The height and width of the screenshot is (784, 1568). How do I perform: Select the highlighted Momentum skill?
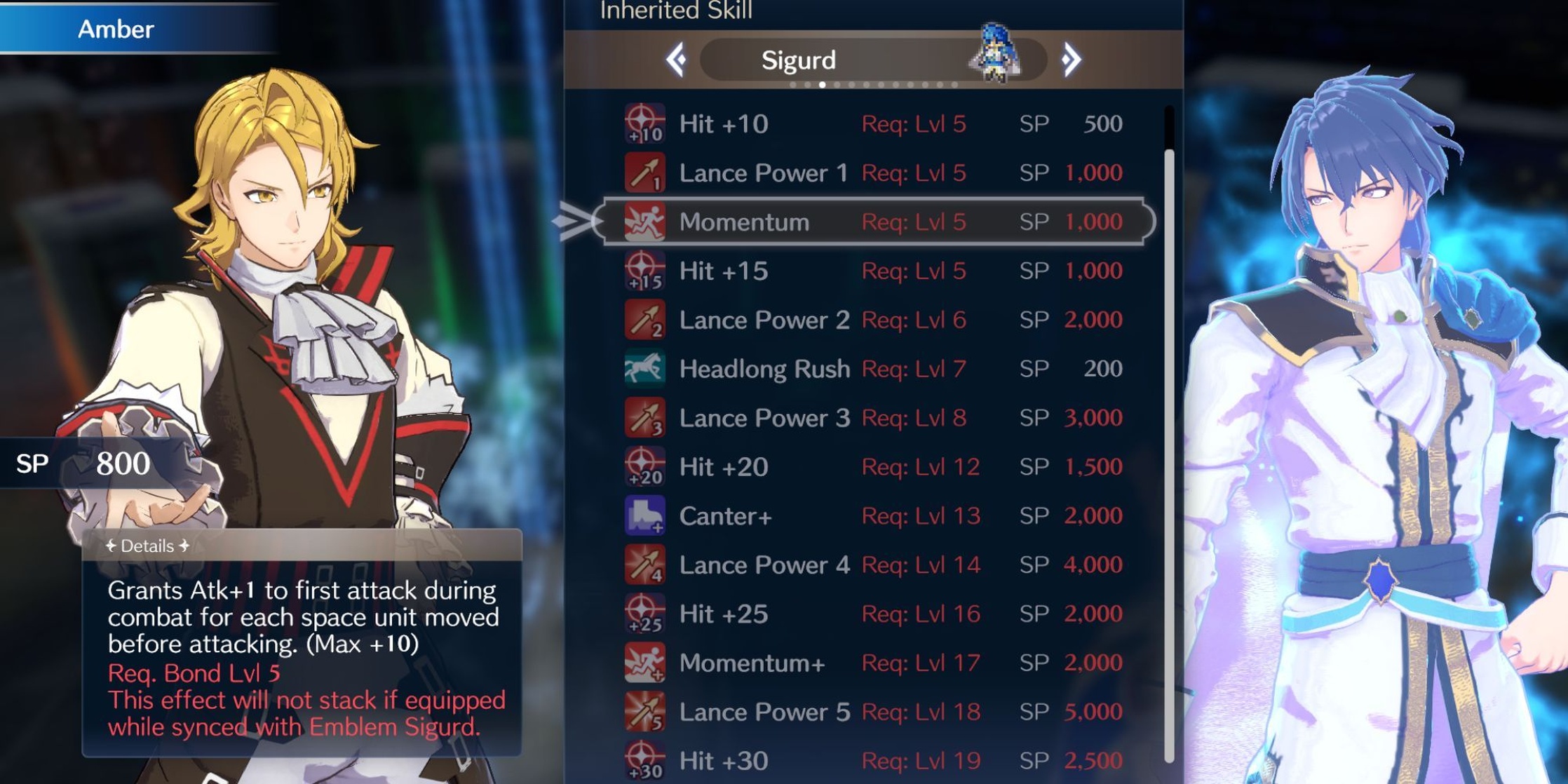tap(873, 222)
